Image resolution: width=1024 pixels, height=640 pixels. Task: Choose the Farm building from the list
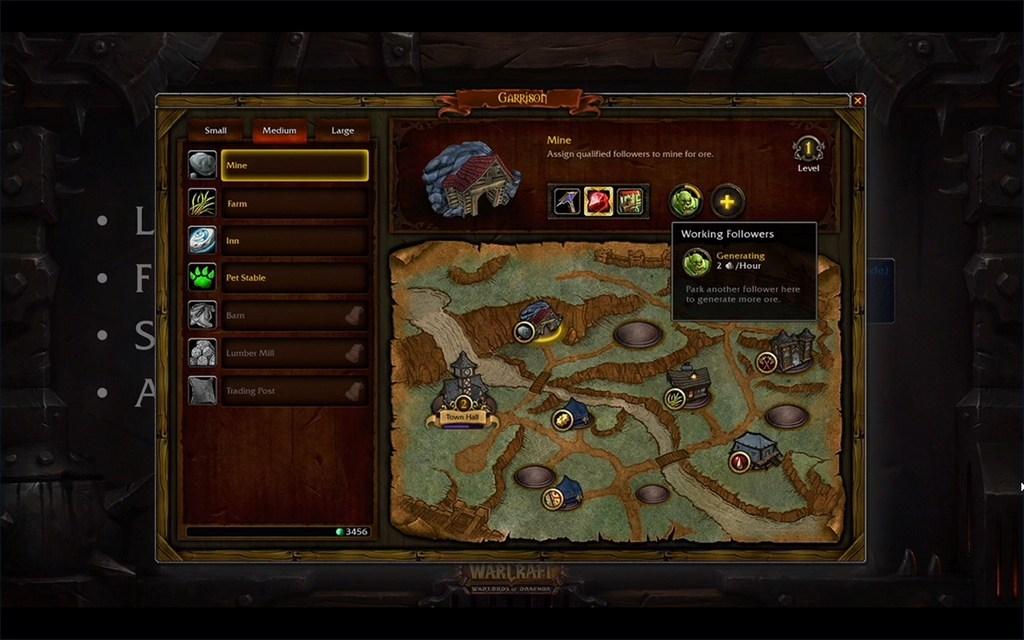coord(293,203)
